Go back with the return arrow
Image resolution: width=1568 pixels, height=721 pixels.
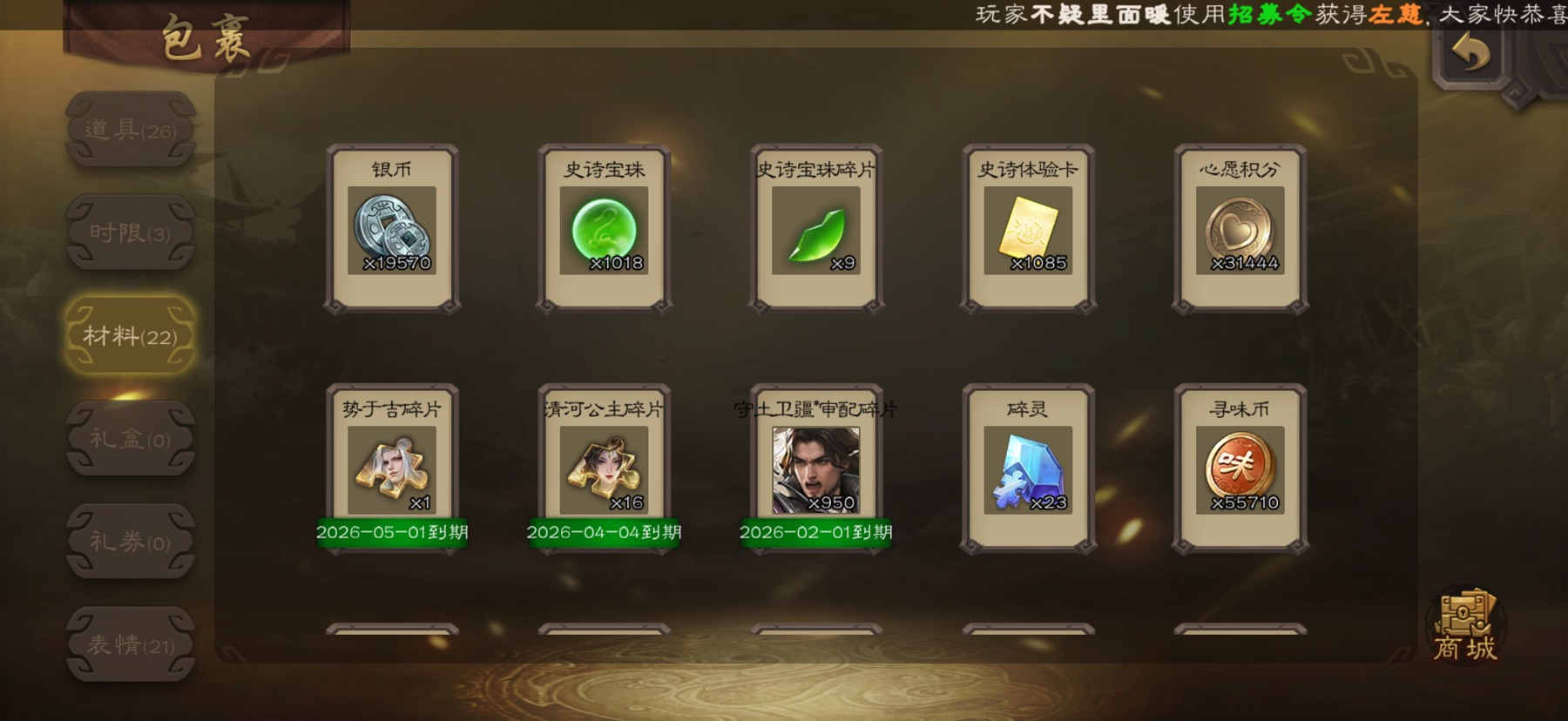1471,54
